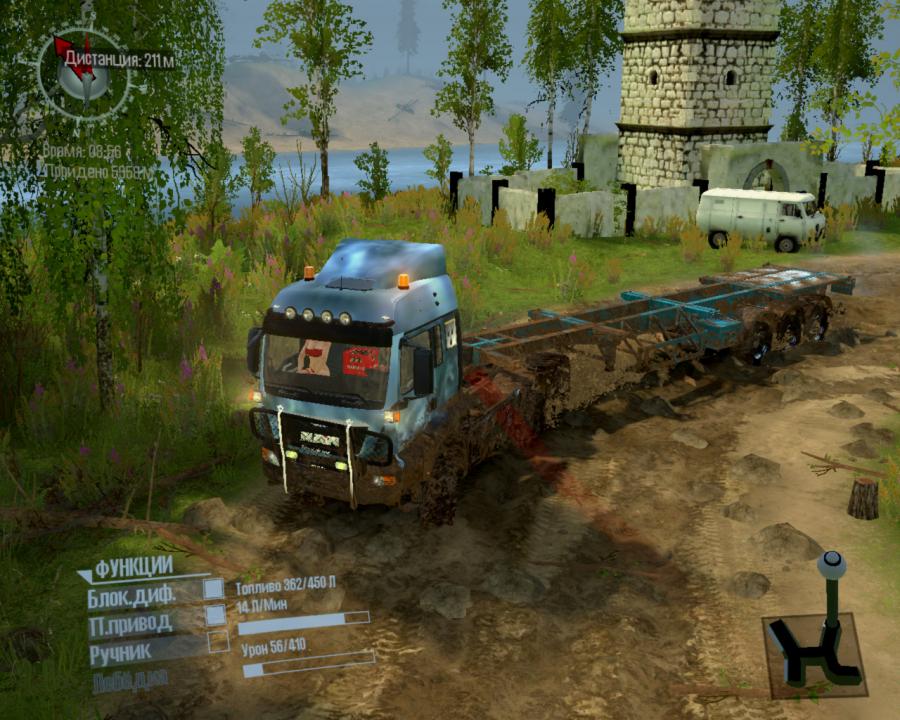Viewport: 900px width, 720px height.
Task: Toggle the Блок.диф. differential lock checkbox
Action: coord(214,589)
